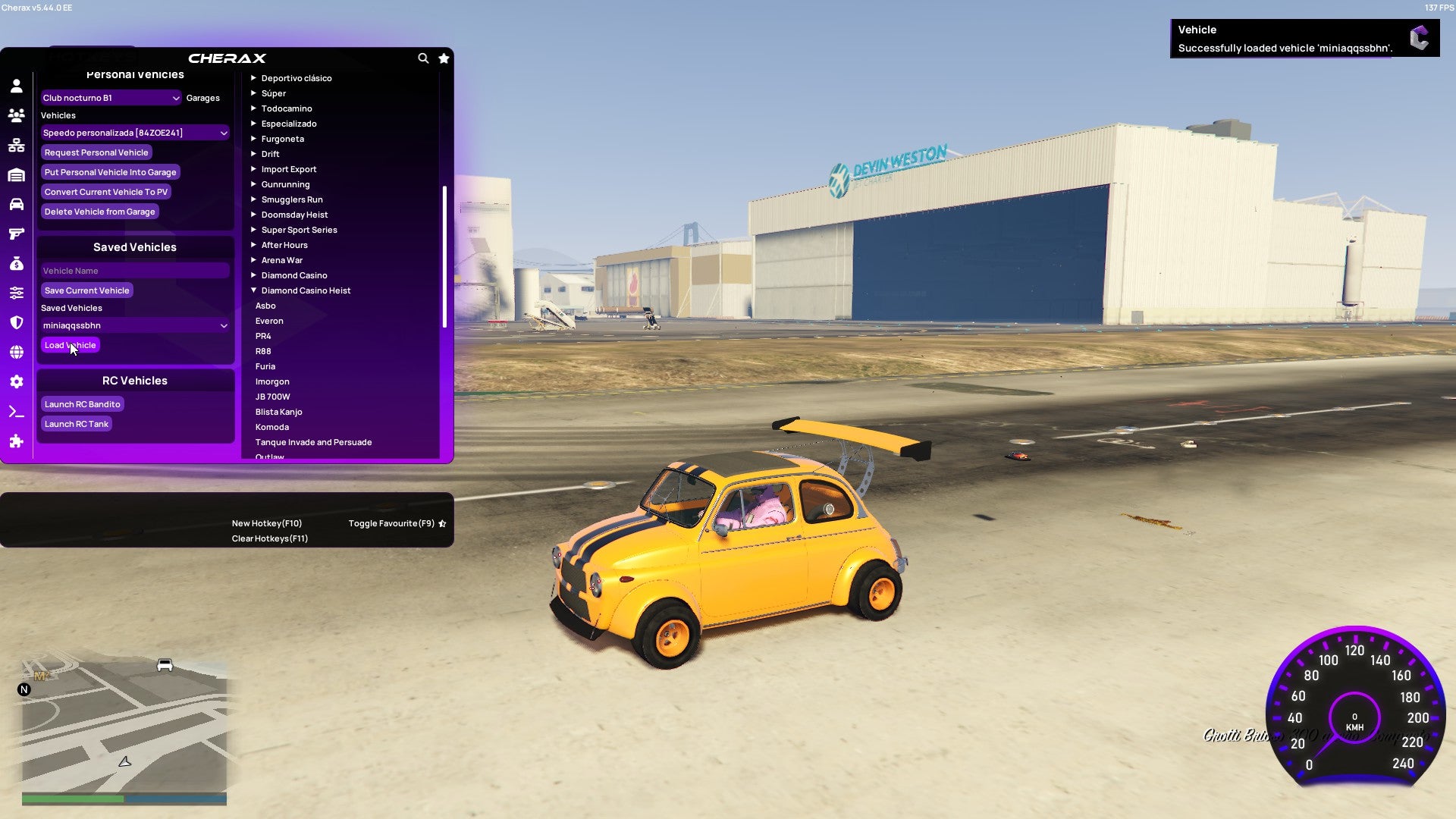
Task: Open the weapons pistol icon
Action: point(17,233)
